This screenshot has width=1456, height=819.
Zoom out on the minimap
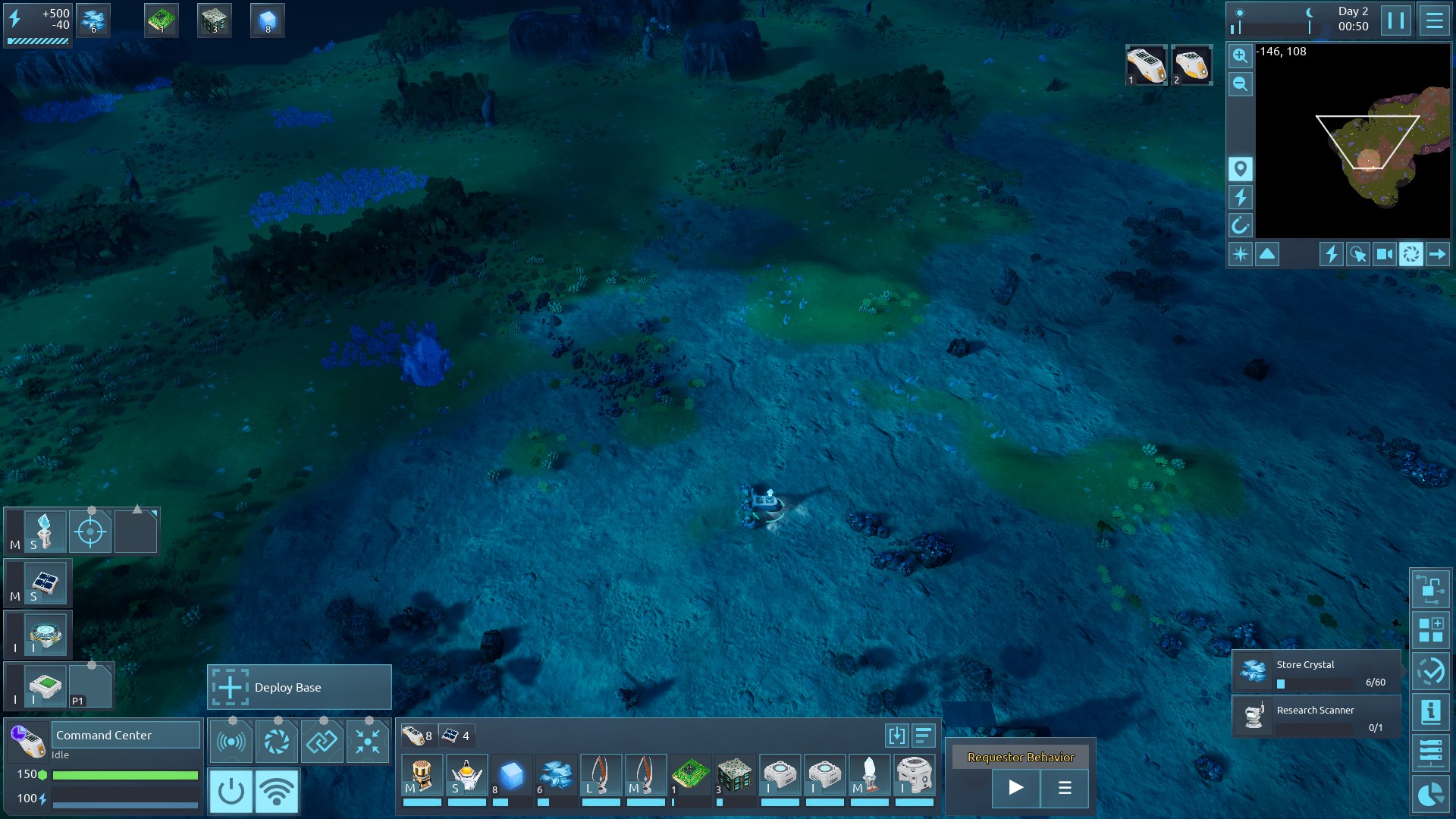(1240, 84)
